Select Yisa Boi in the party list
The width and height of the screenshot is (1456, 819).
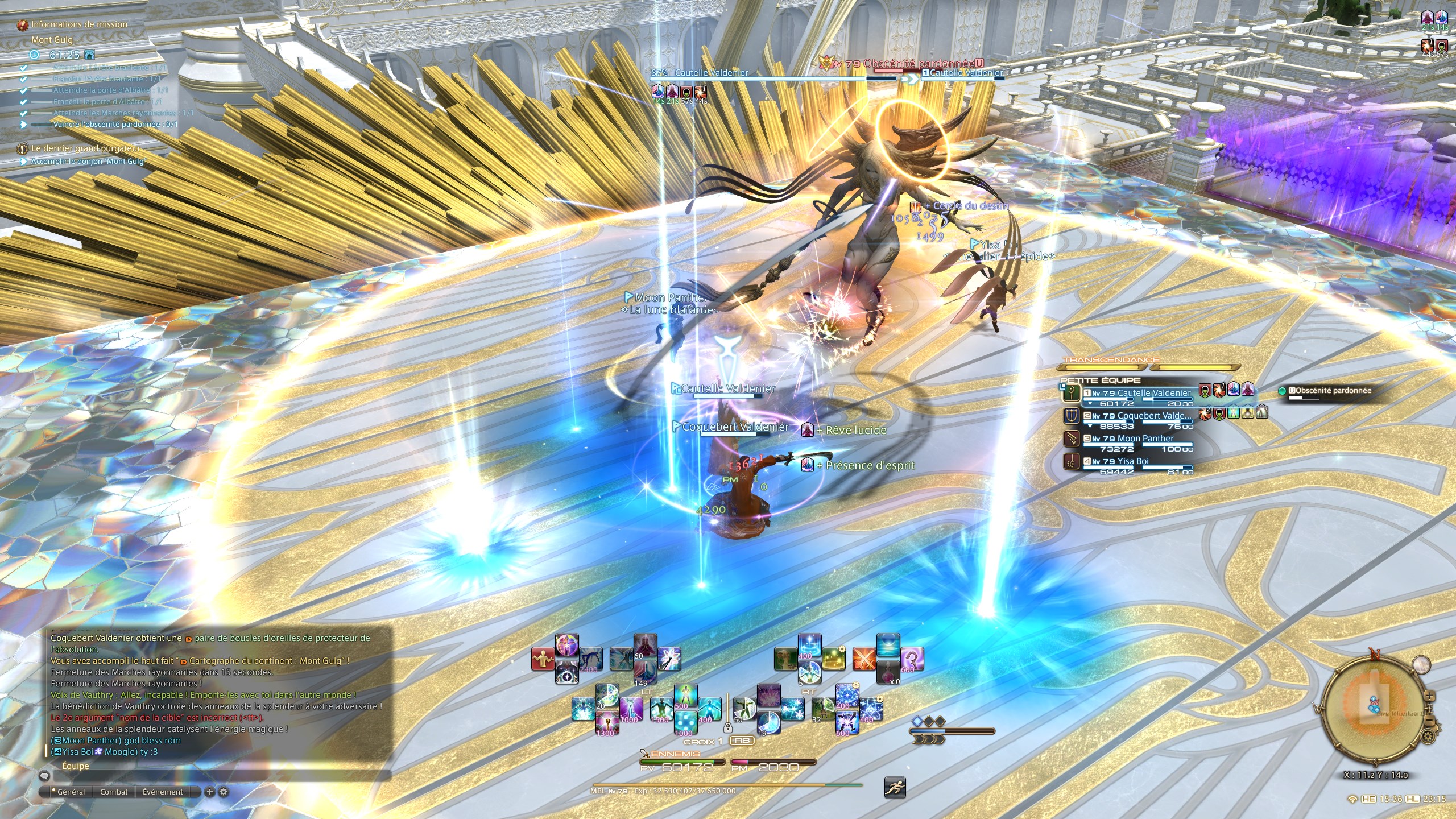[x=1132, y=461]
